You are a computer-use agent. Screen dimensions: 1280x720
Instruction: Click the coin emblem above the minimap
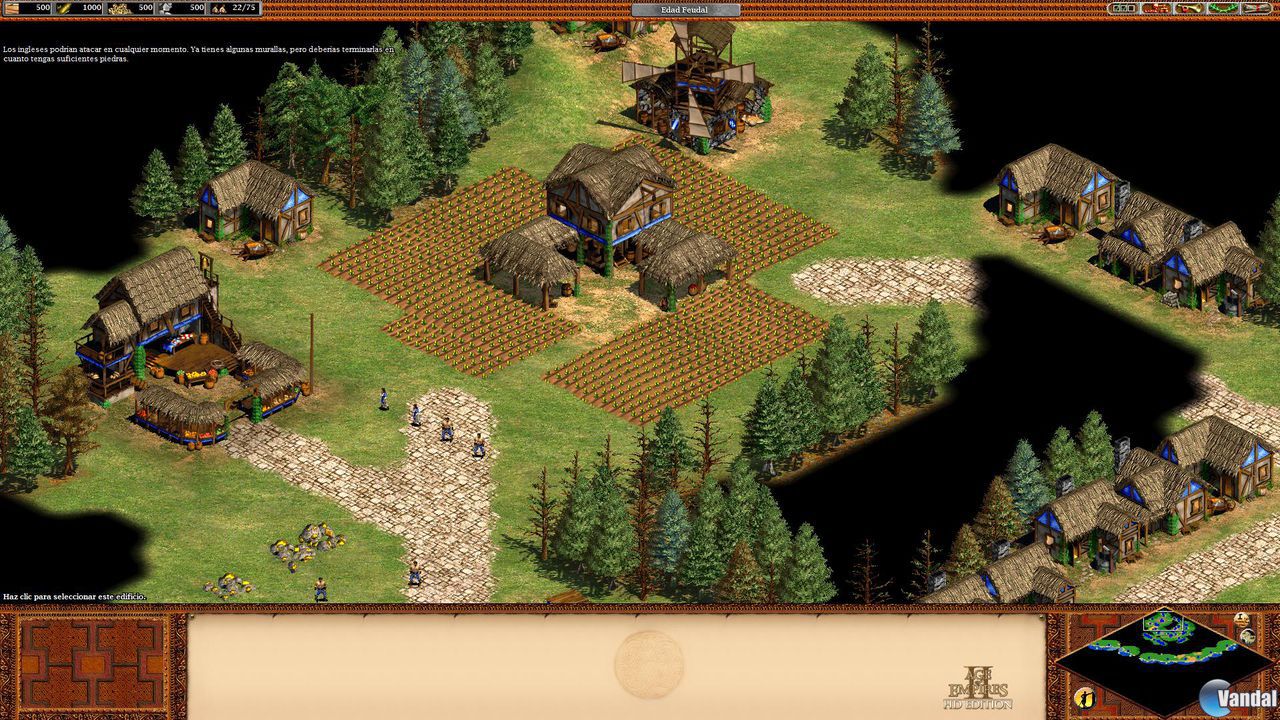(x=1242, y=618)
